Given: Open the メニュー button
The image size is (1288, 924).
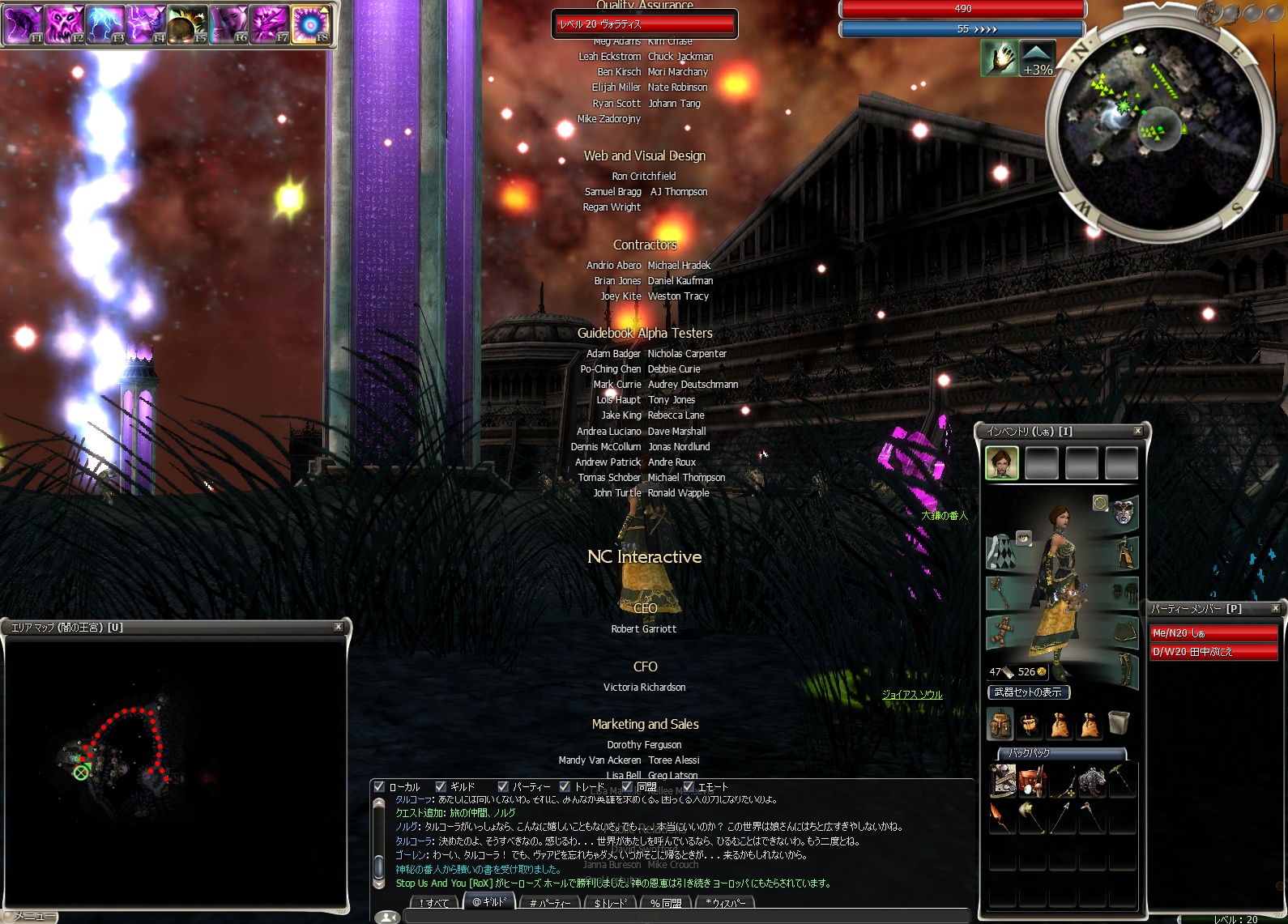Looking at the screenshot, I should pyautogui.click(x=31, y=916).
